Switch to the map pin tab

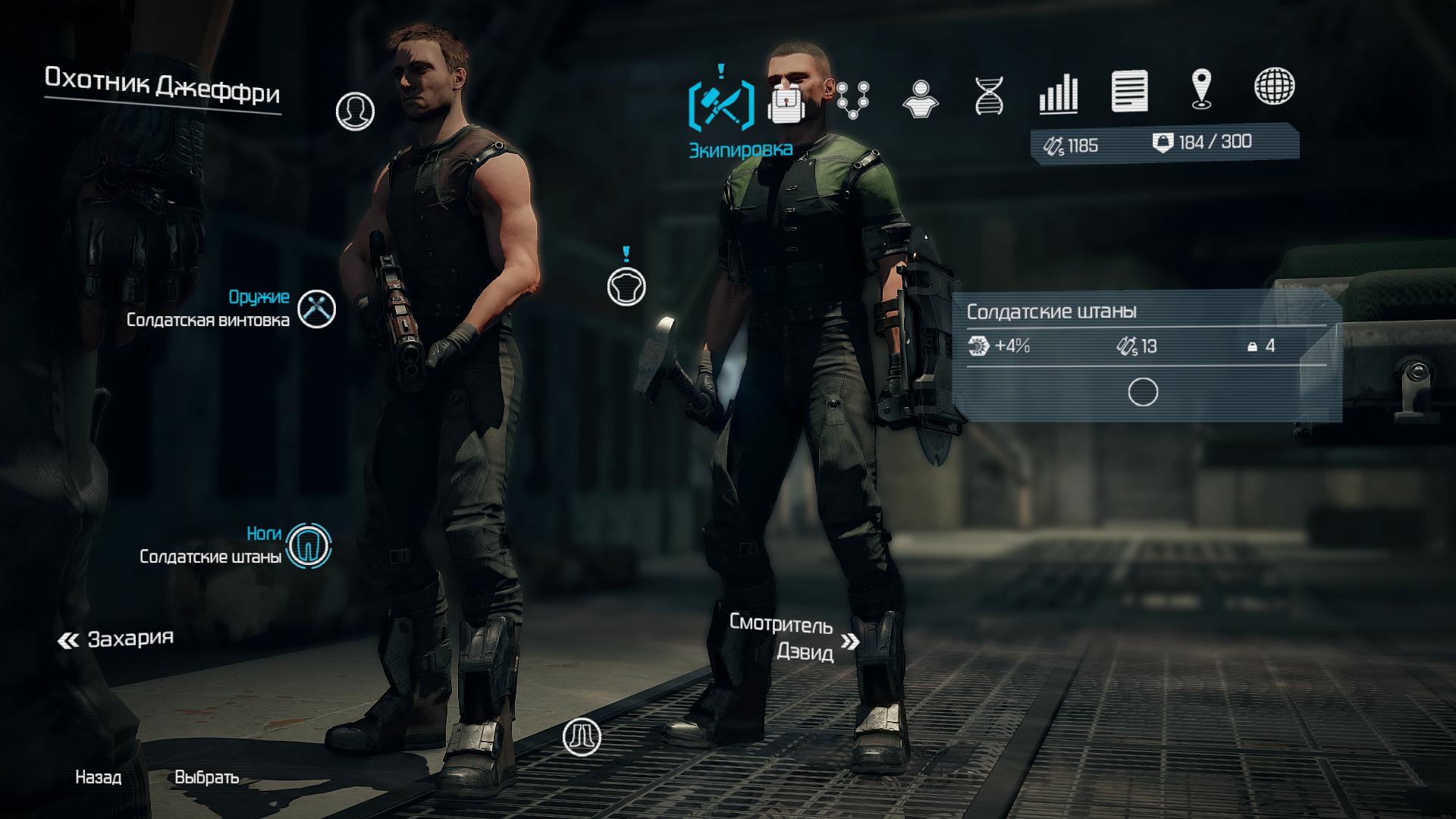click(x=1201, y=89)
